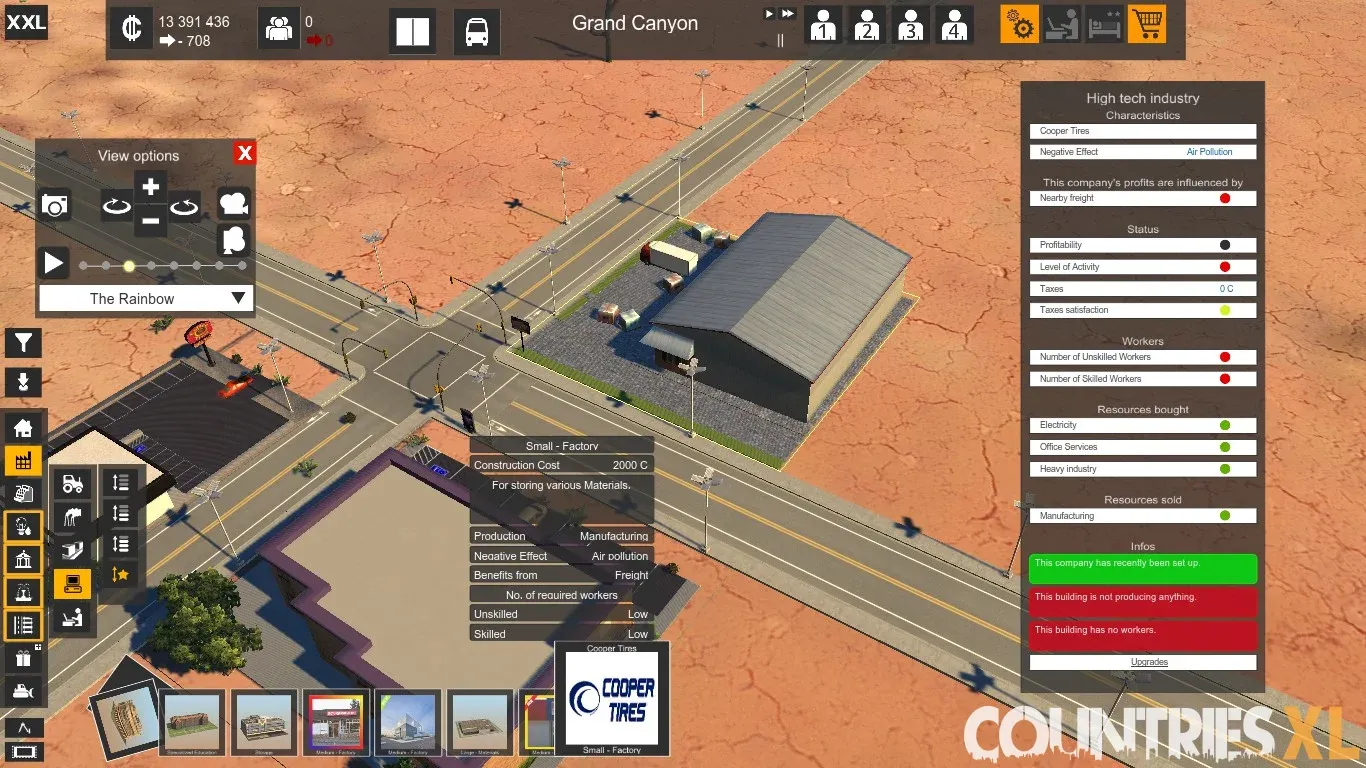This screenshot has width=1366, height=768.
Task: Select the orange gear industry icon
Action: (1020, 24)
